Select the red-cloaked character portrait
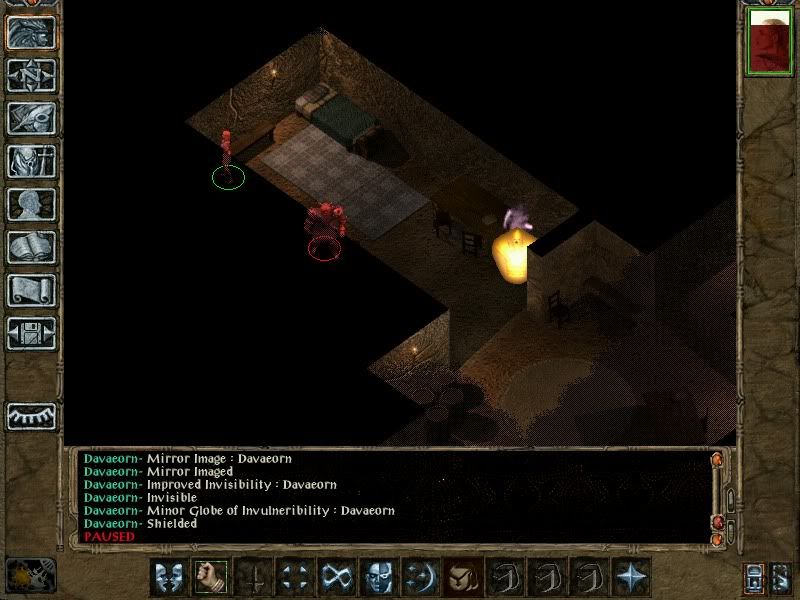 [x=769, y=43]
